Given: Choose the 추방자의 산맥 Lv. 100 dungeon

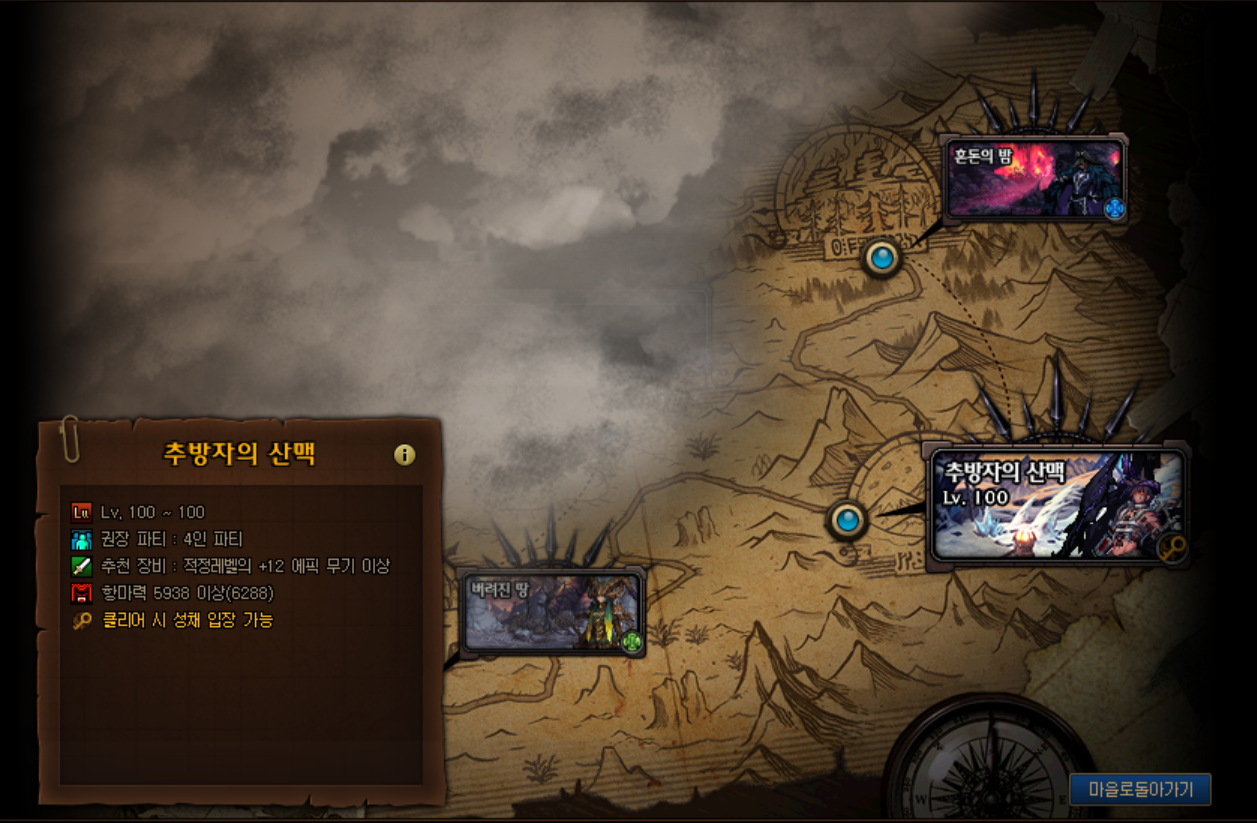Looking at the screenshot, I should point(1058,505).
